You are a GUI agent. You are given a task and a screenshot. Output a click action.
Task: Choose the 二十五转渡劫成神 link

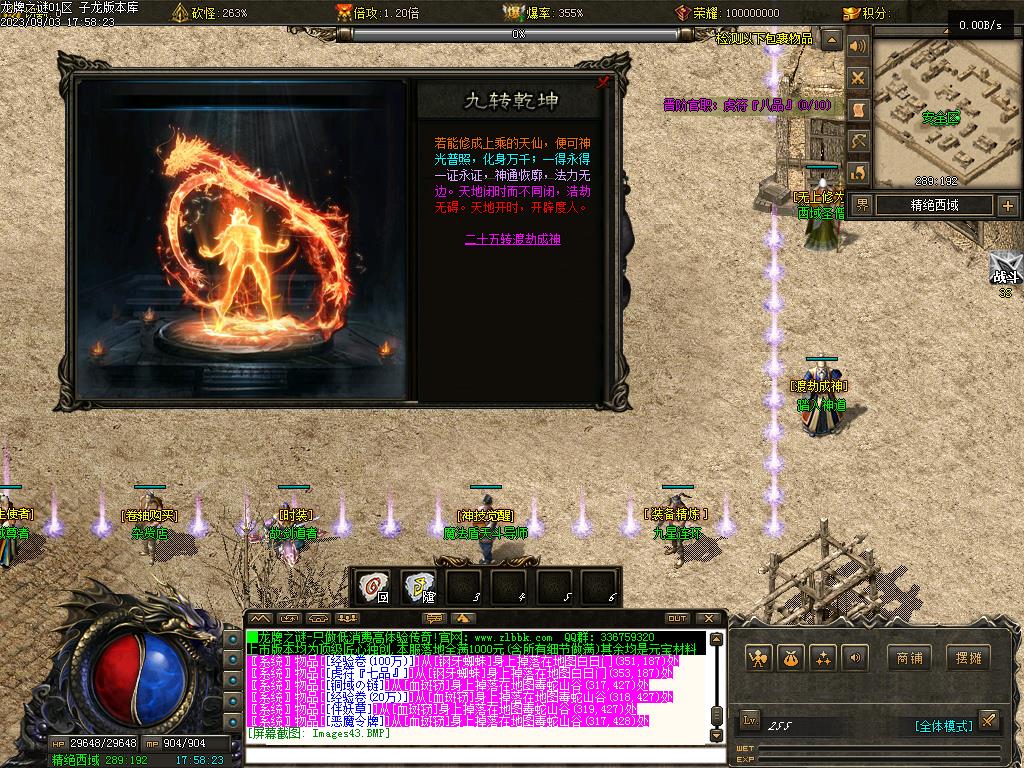click(513, 239)
